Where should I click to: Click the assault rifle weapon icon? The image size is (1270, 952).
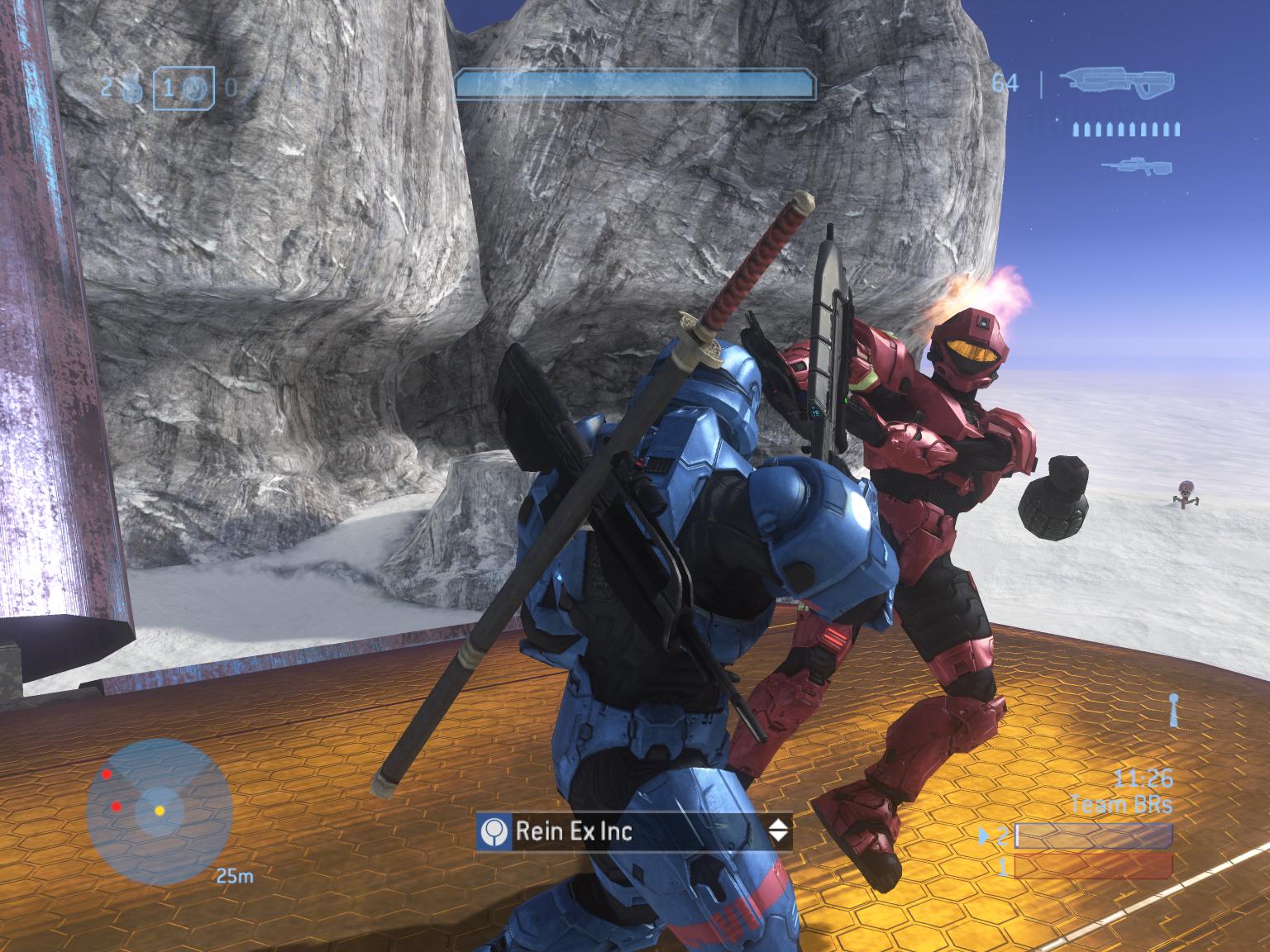1120,83
